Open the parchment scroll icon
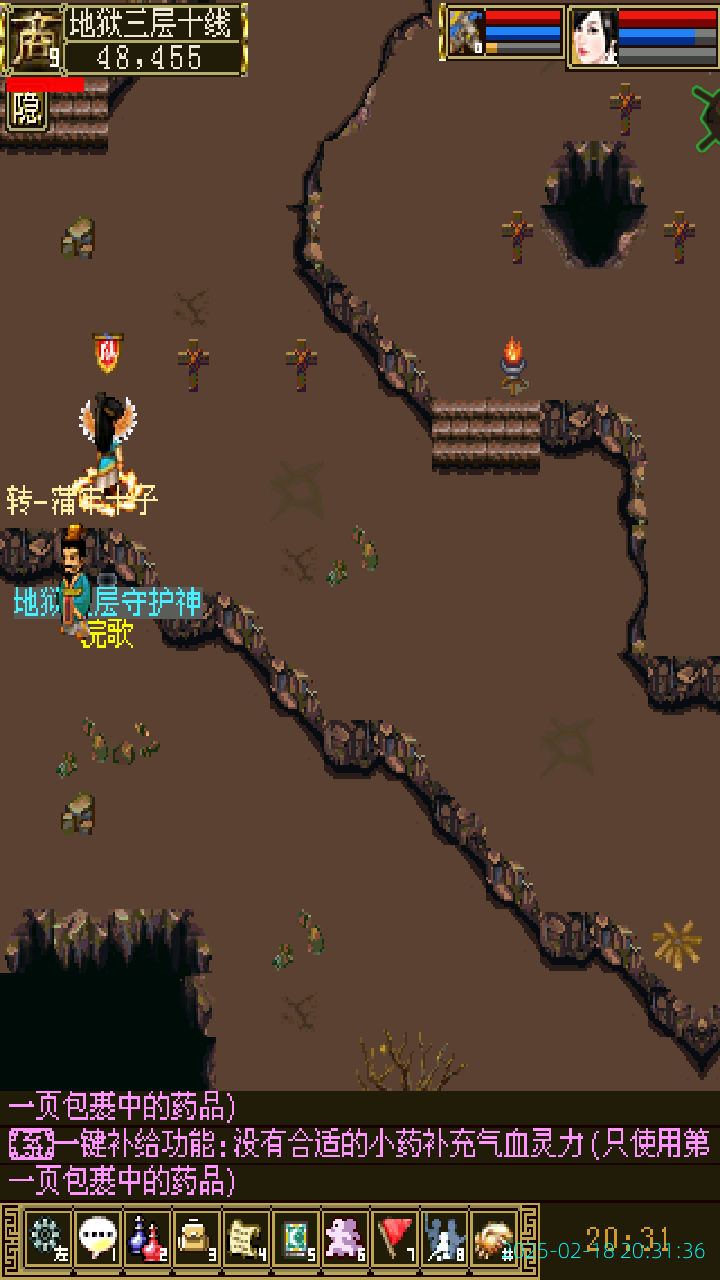The image size is (720, 1280). click(x=246, y=1237)
